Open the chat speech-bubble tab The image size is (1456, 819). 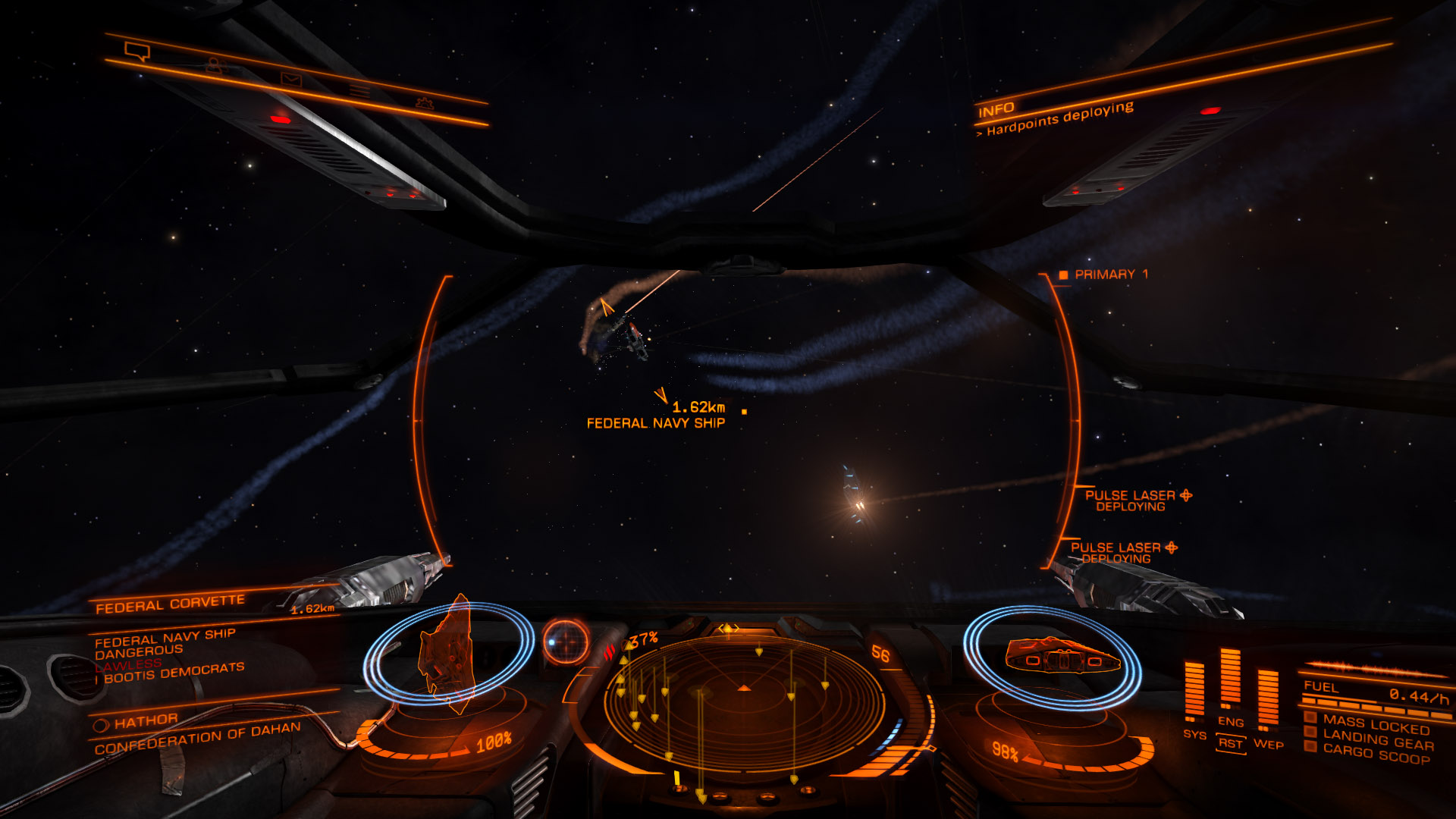click(137, 52)
